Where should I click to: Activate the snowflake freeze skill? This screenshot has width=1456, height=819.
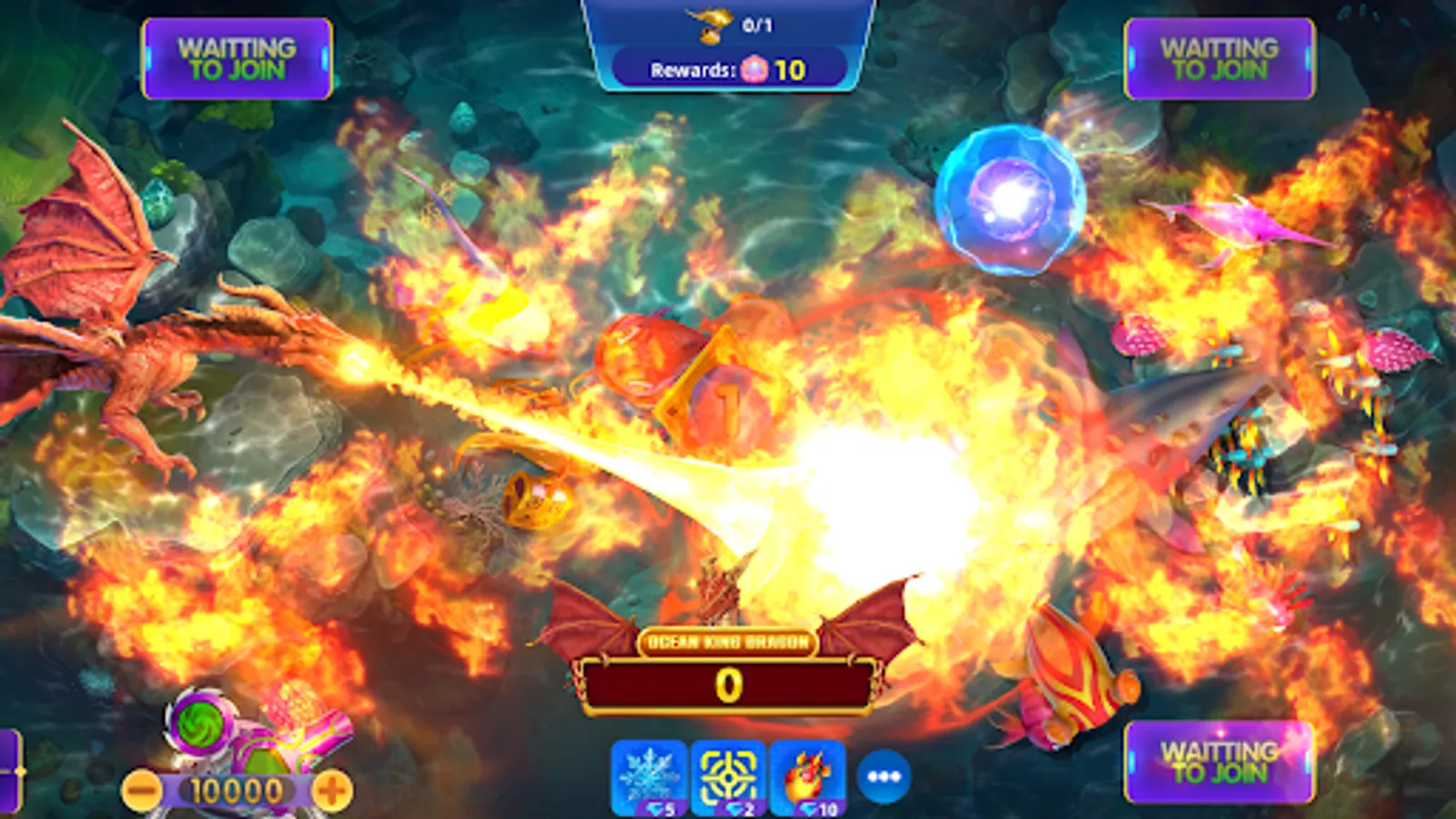[x=647, y=779]
